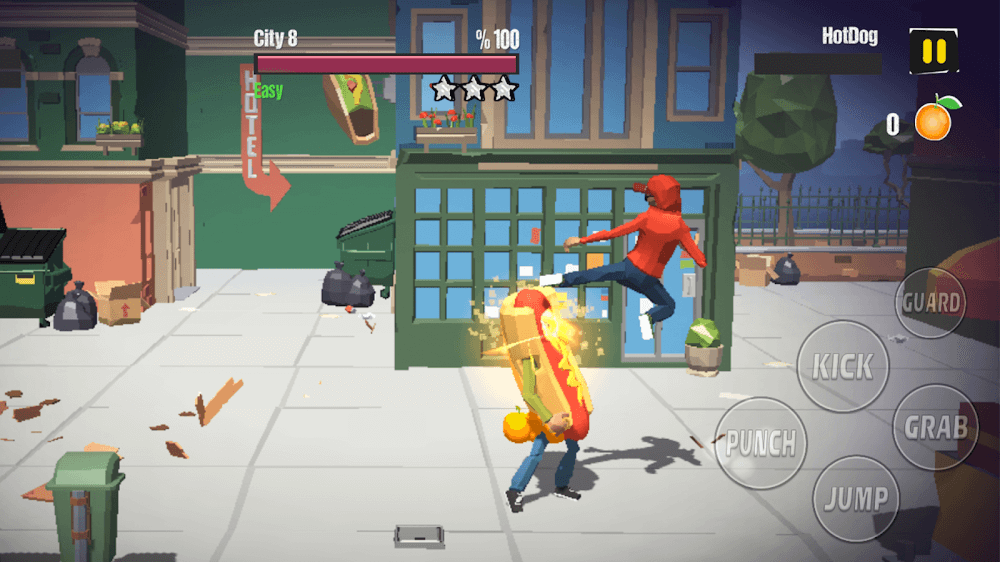Pause the game with the yellow button
Screen dimensions: 1000x562
(x=932, y=50)
